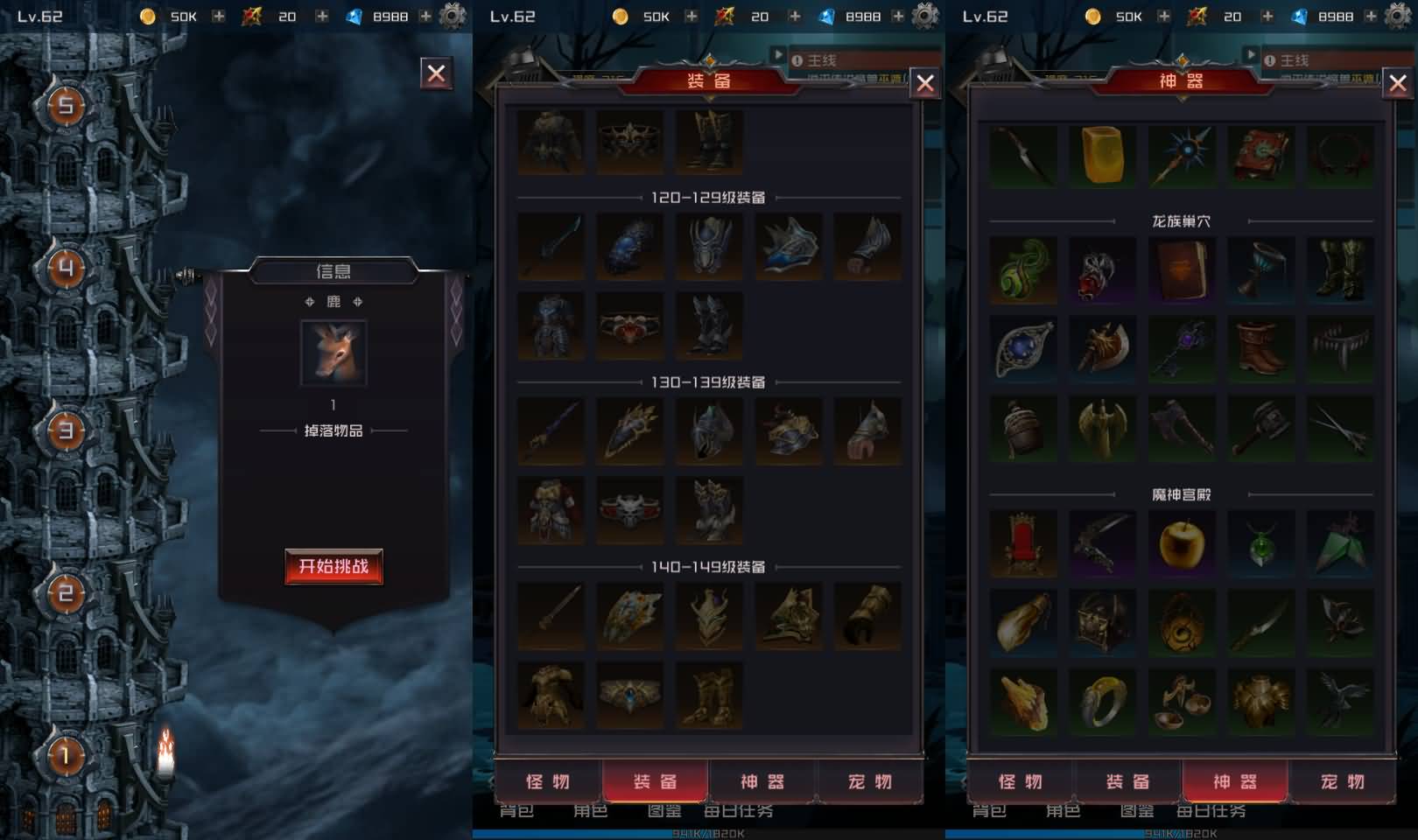Image resolution: width=1418 pixels, height=840 pixels.
Task: Click the deer portrait in 信息 panel
Action: (333, 353)
